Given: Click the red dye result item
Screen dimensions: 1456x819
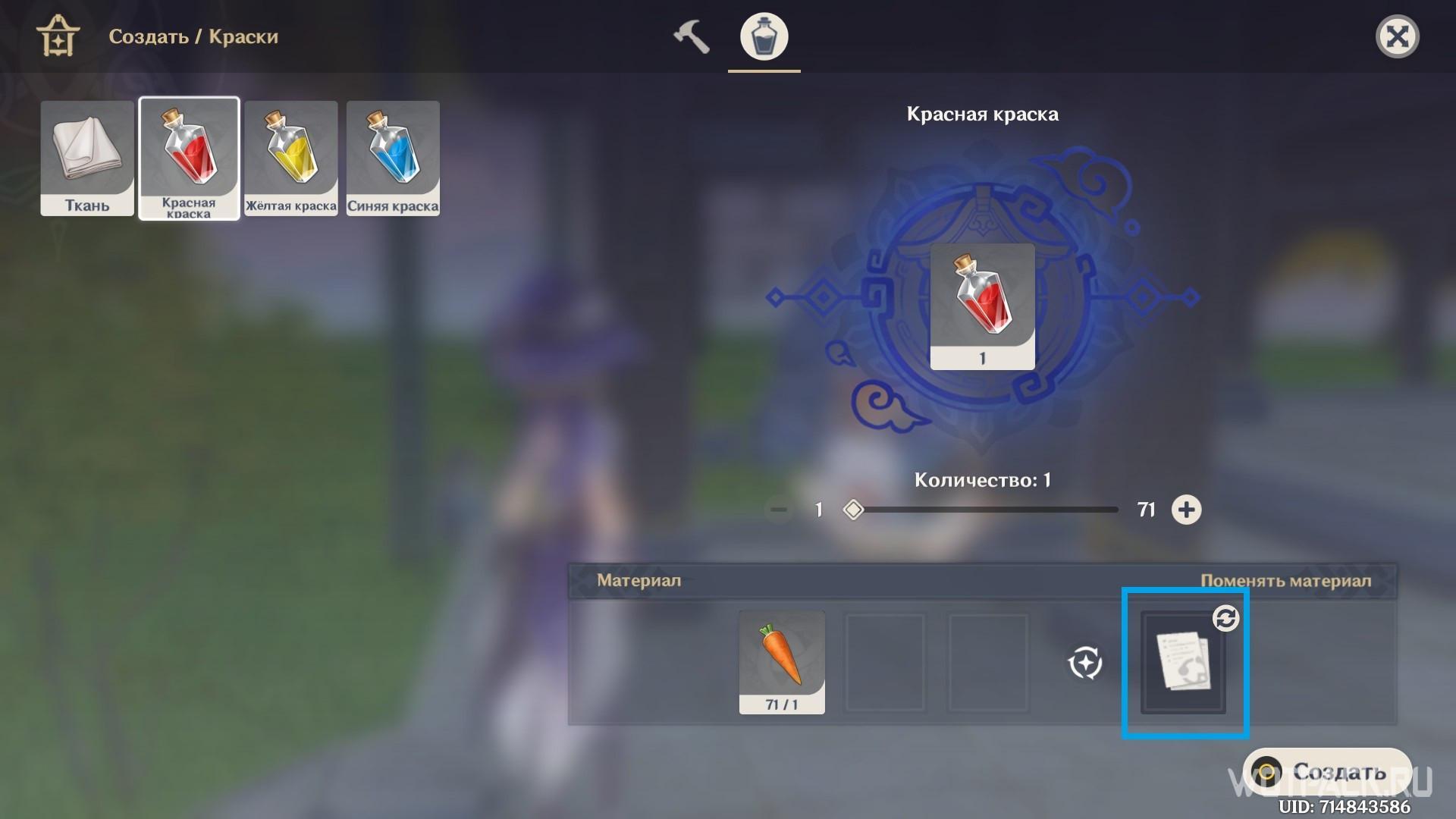Looking at the screenshot, I should pyautogui.click(x=982, y=306).
